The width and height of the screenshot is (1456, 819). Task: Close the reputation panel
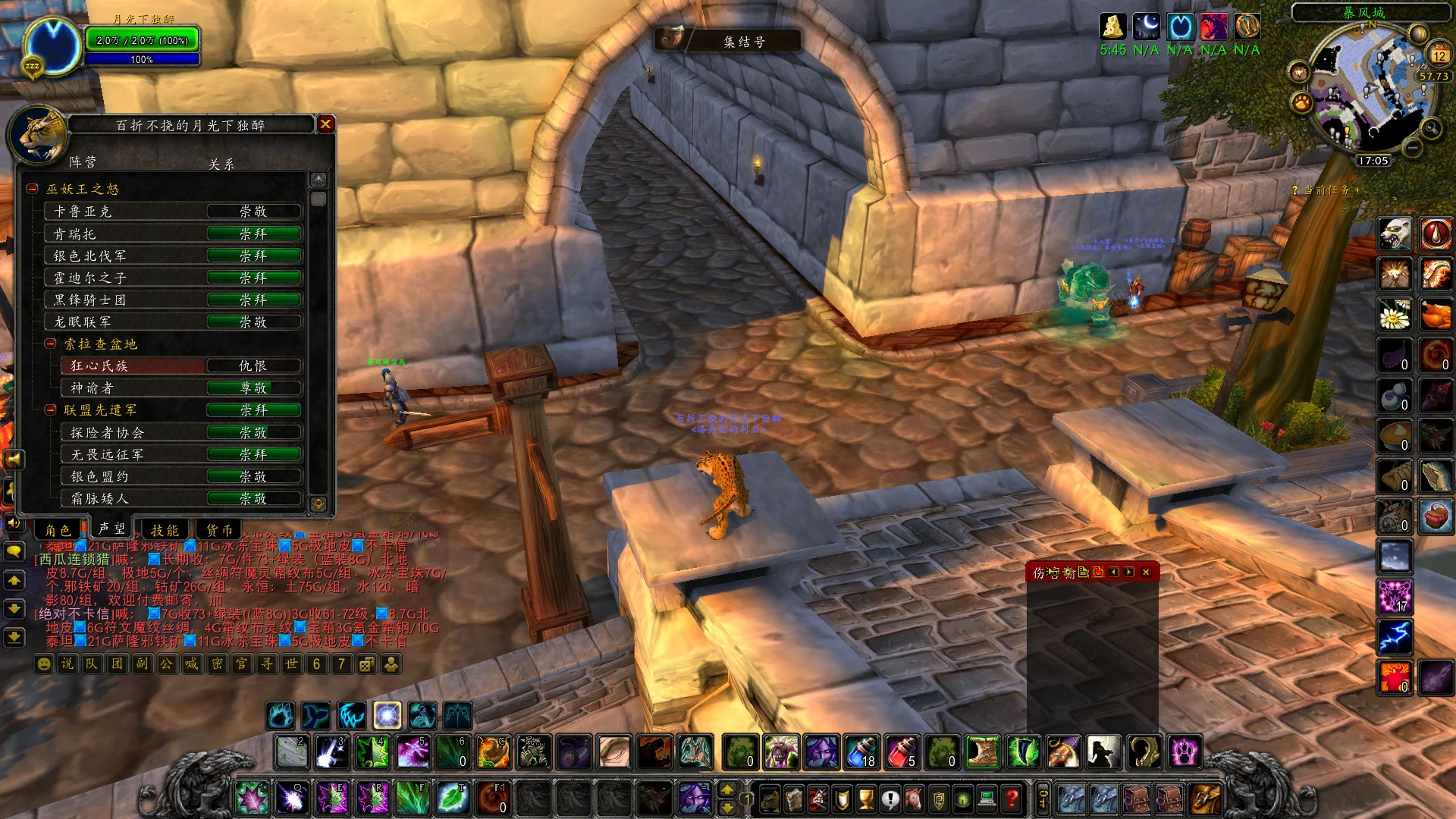(325, 124)
